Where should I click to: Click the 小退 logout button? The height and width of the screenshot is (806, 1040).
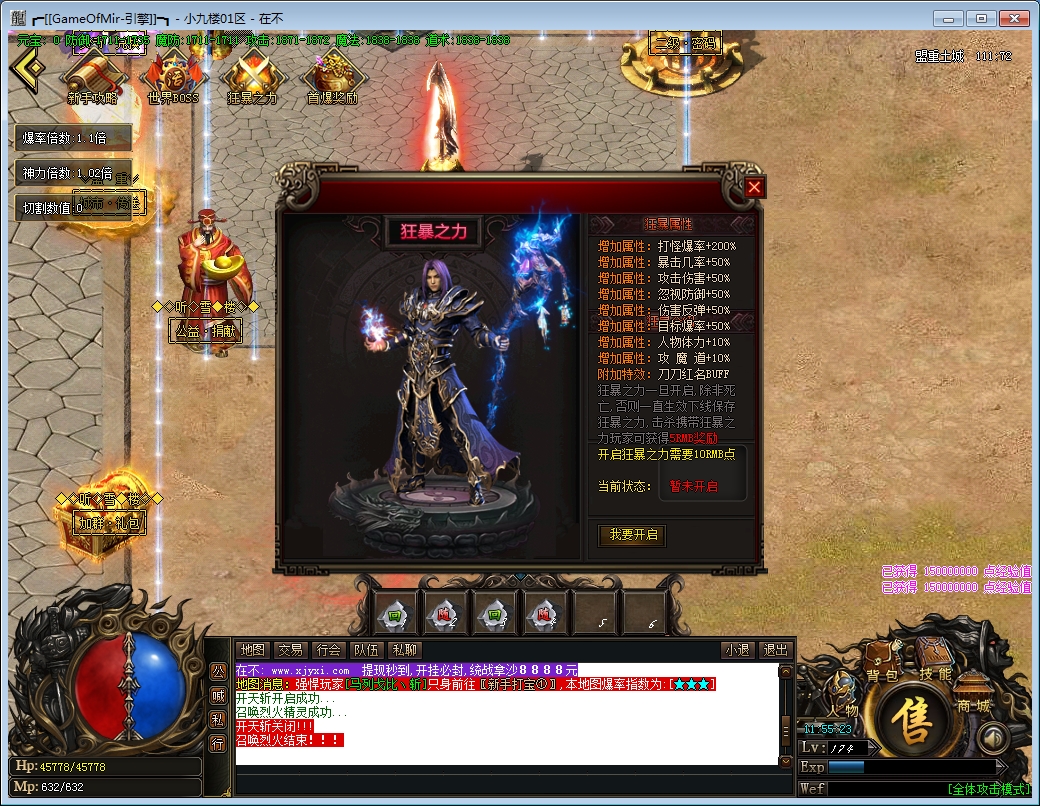point(738,650)
